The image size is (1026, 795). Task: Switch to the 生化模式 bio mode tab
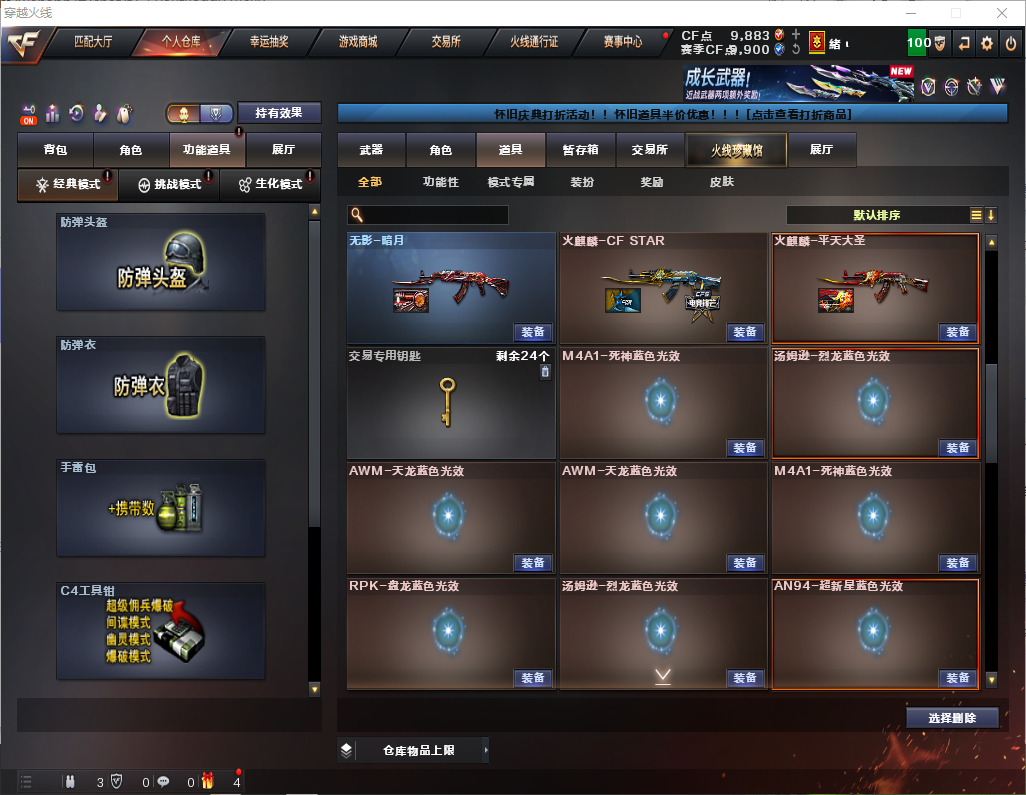[x=270, y=184]
